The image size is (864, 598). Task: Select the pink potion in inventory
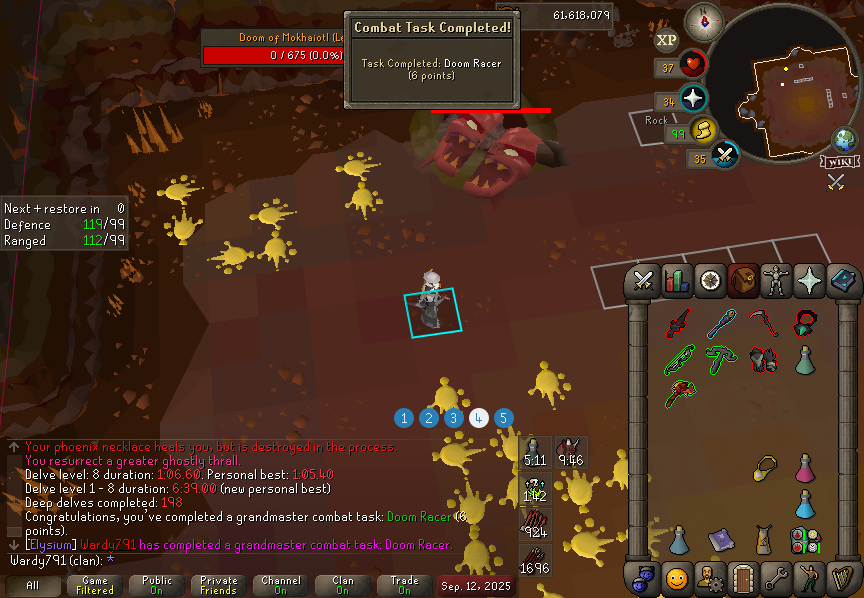(x=804, y=467)
